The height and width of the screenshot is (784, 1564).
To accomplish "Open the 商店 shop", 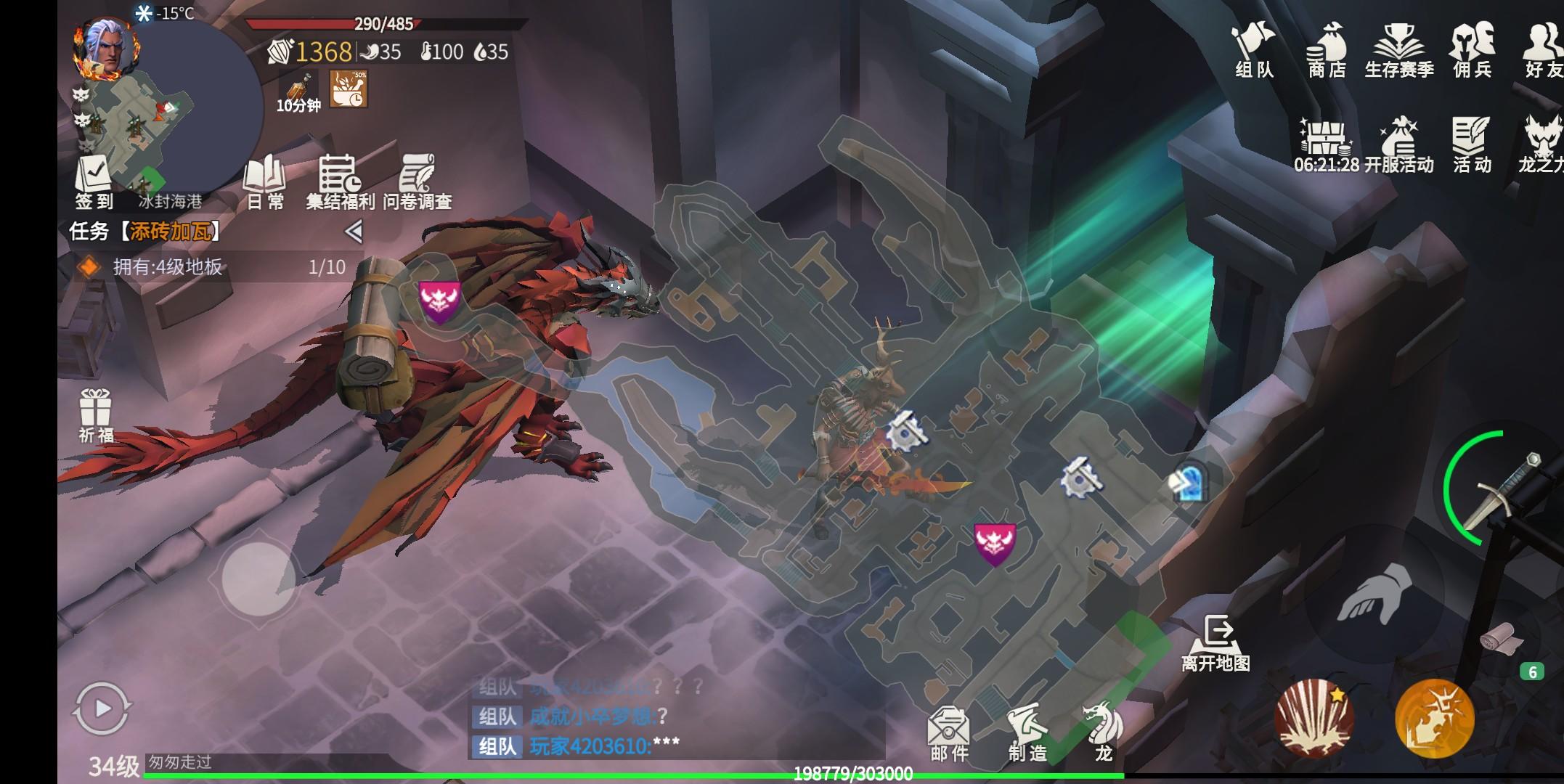I will tap(1327, 49).
